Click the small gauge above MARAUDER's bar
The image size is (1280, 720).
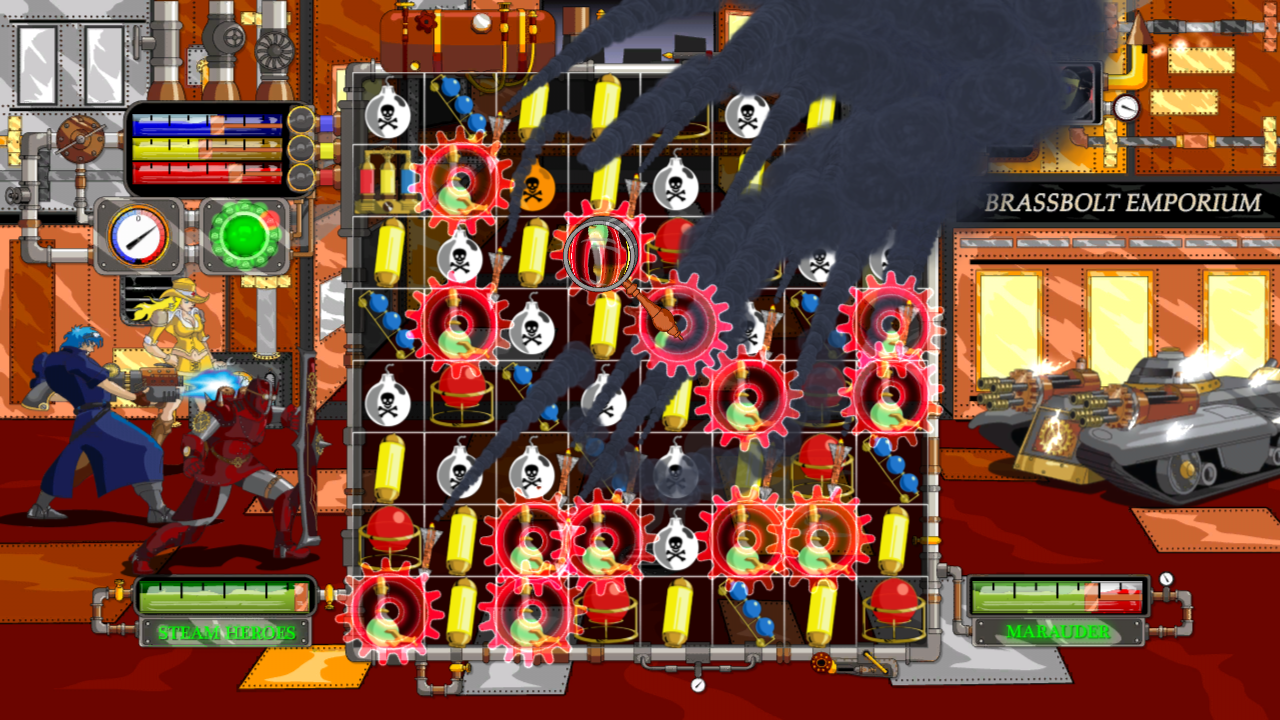pos(1166,578)
